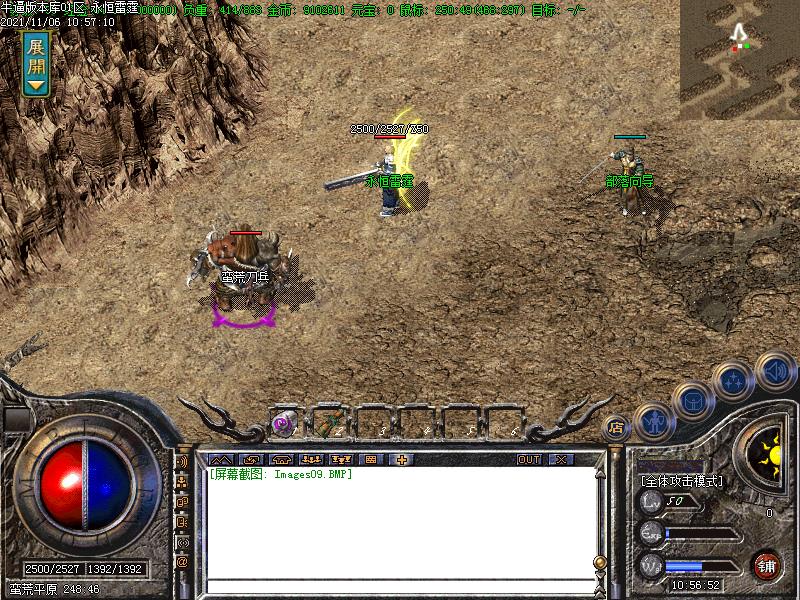Click the telephone icon on chat toolbar
The image size is (800, 600).
pos(281,459)
